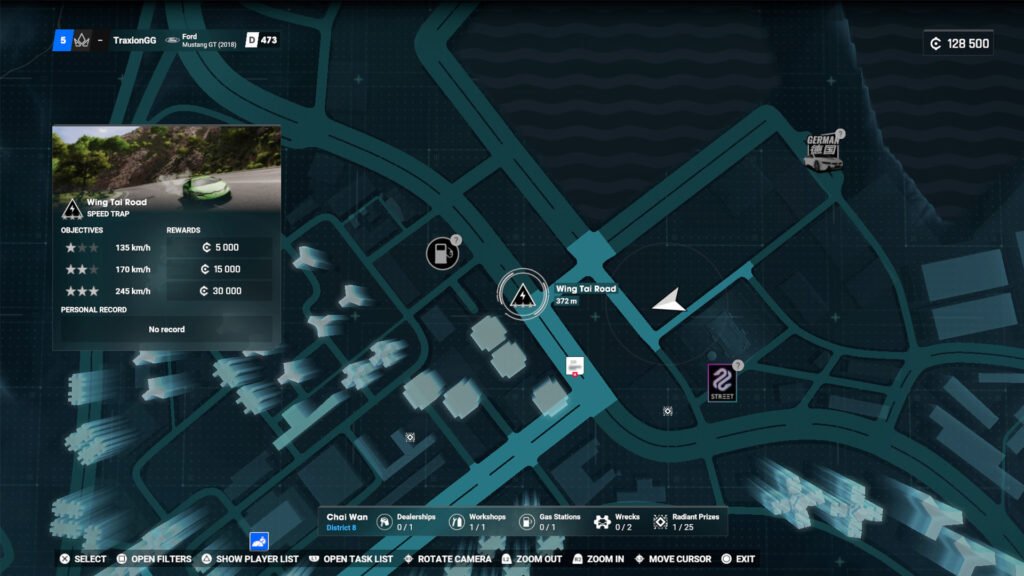The width and height of the screenshot is (1024, 576).
Task: Select the blue square car marker
Action: pos(259,542)
